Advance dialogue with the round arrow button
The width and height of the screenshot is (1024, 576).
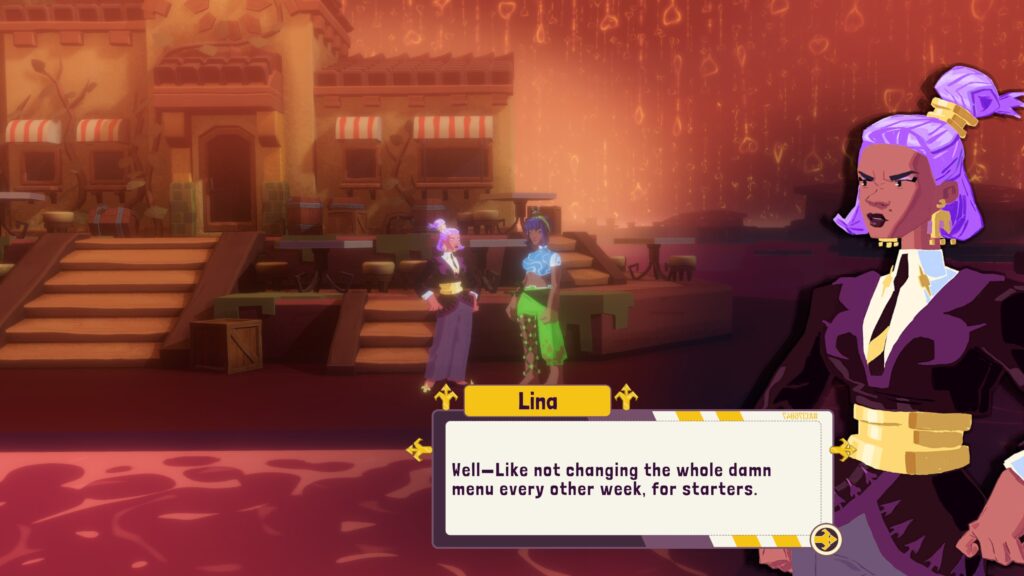pos(826,540)
